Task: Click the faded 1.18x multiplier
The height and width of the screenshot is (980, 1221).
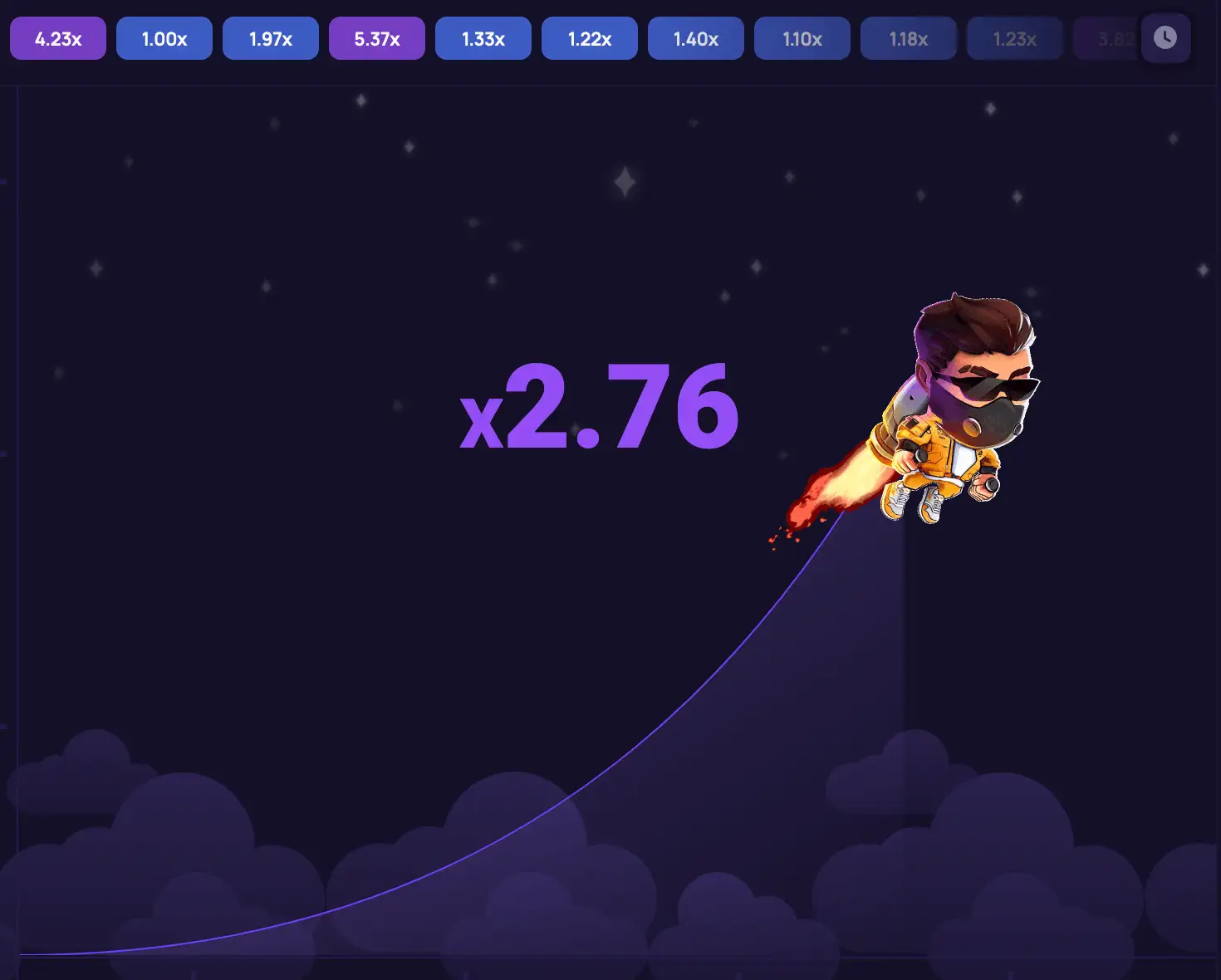Action: coord(908,37)
